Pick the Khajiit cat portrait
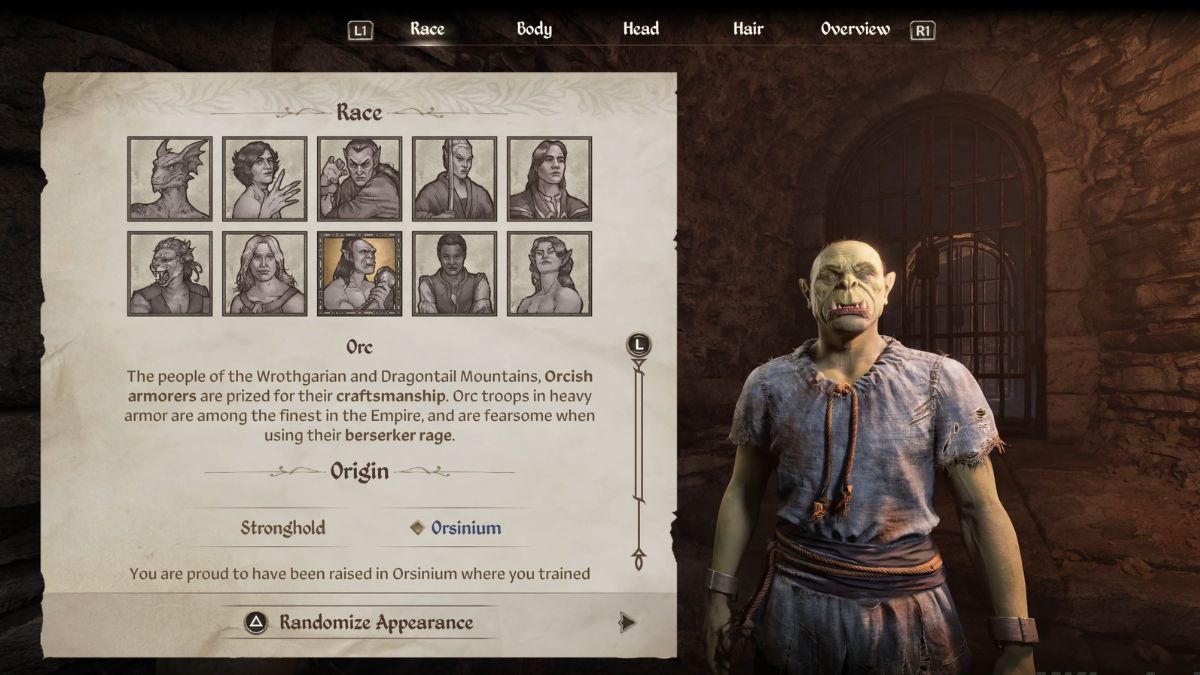The height and width of the screenshot is (675, 1200). (x=170, y=273)
